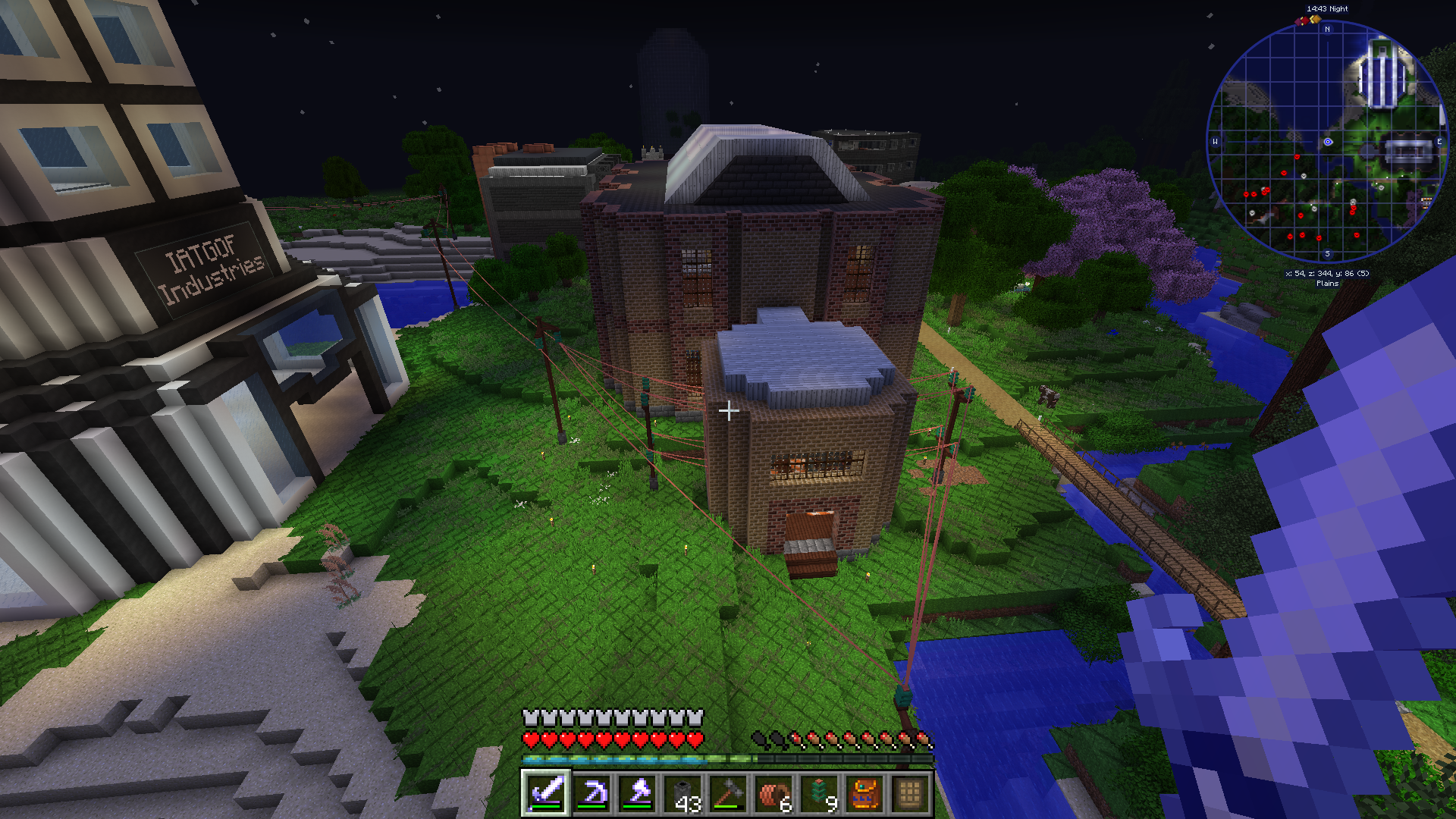
Task: Select the pickaxe hotbar slot
Action: pyautogui.click(x=591, y=794)
